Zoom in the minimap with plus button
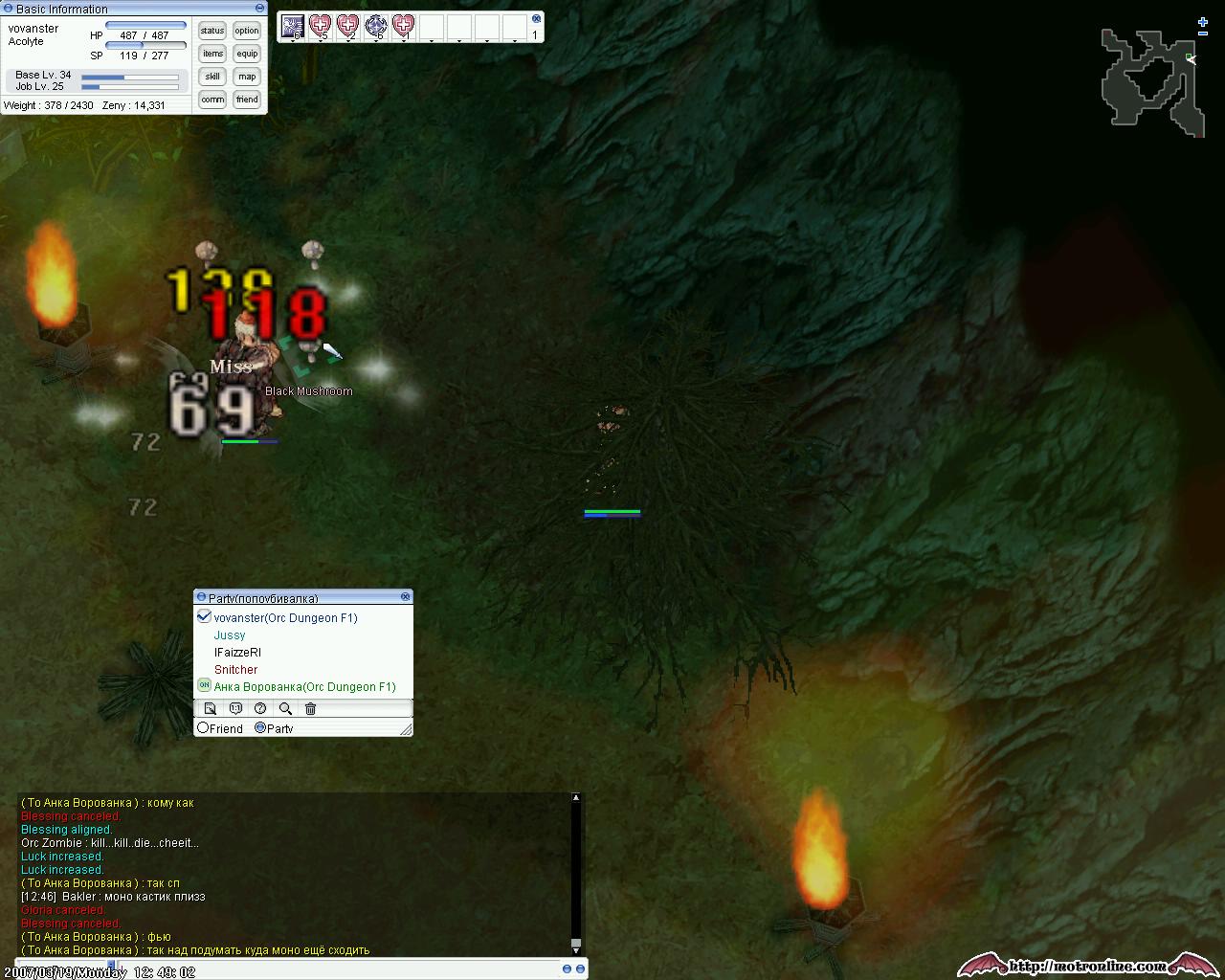The height and width of the screenshot is (980, 1225). pos(1203,22)
